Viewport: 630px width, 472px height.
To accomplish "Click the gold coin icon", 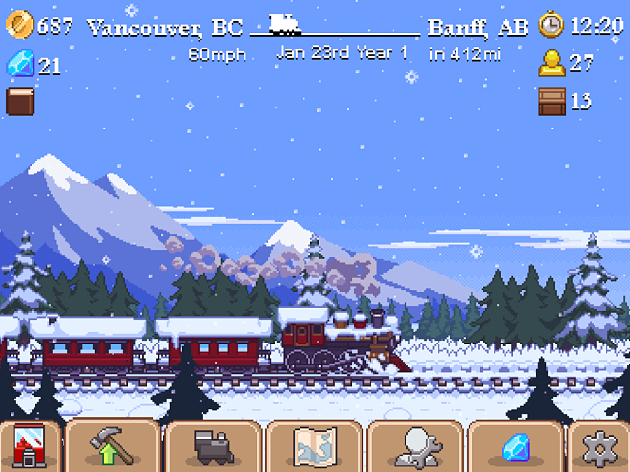I will pos(20,25).
